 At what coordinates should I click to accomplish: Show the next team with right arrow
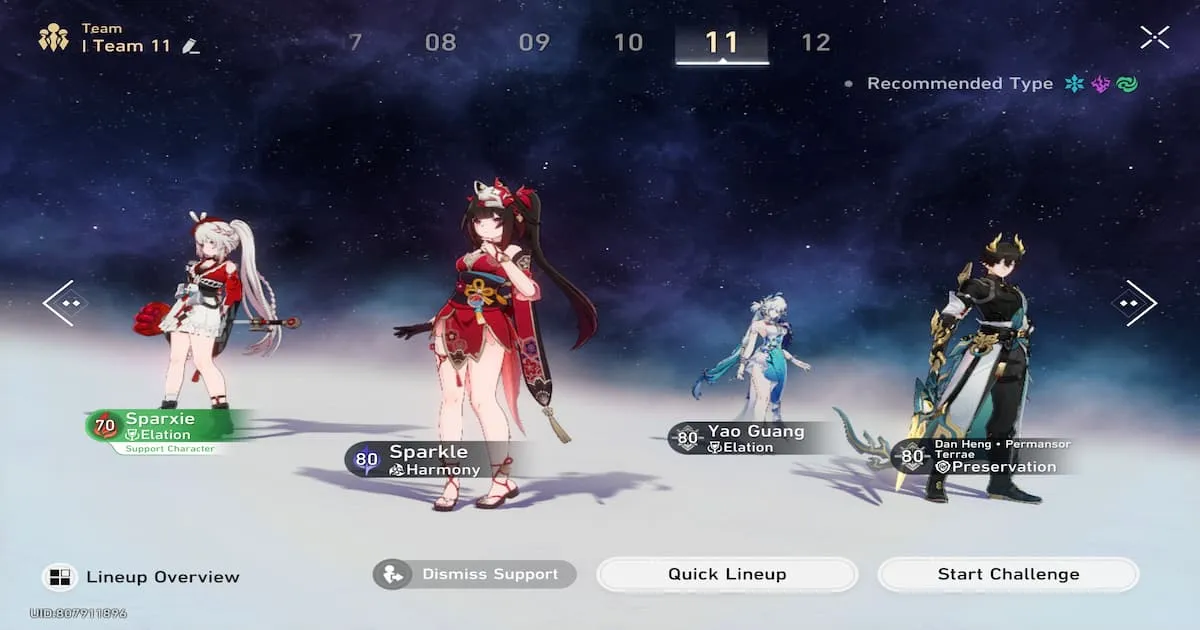point(1134,302)
